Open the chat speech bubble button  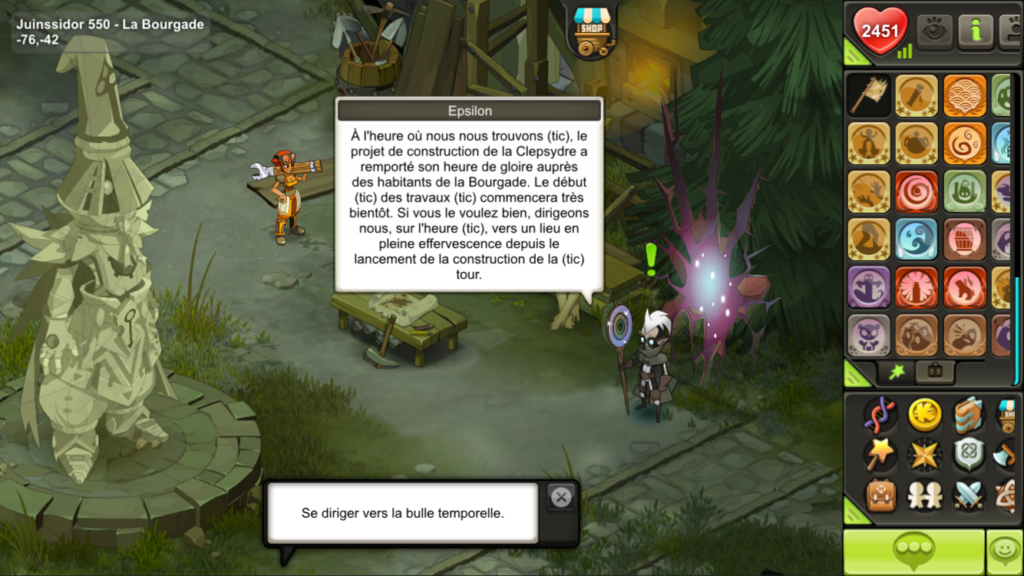point(913,552)
